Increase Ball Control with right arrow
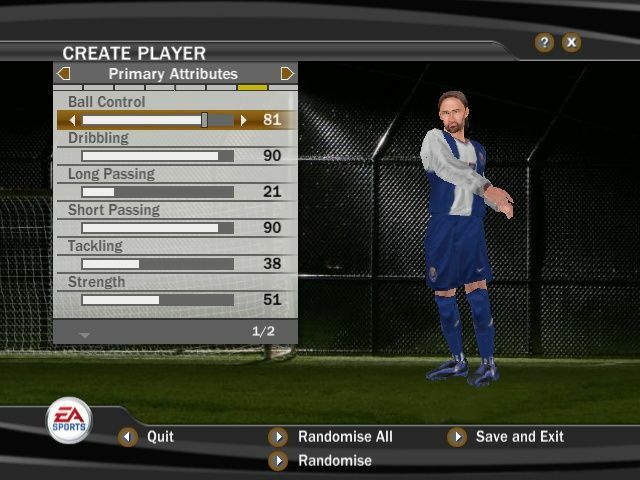 pyautogui.click(x=243, y=120)
